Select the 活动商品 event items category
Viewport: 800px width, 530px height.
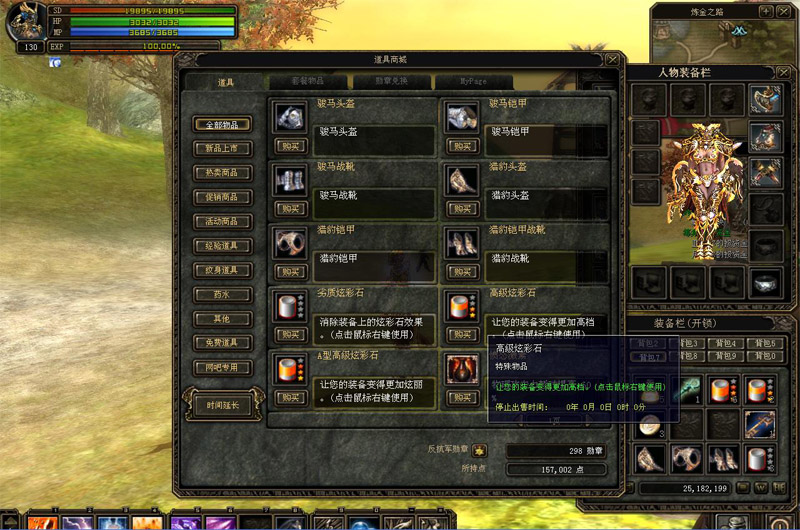(x=222, y=222)
